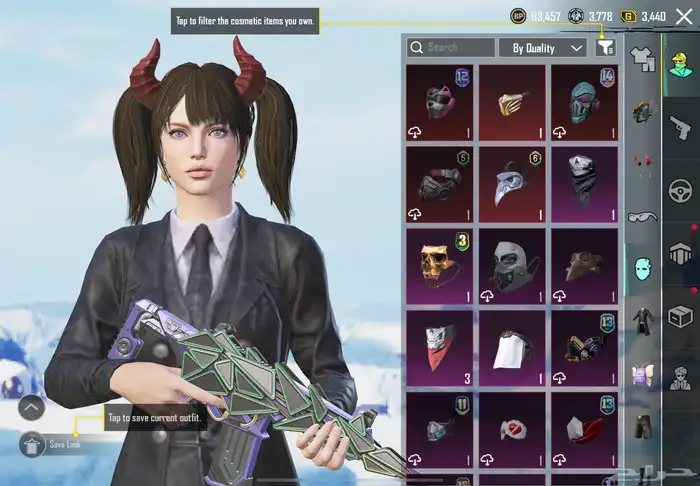The height and width of the screenshot is (486, 700).
Task: Switch to the pistol weapons inventory tab
Action: click(x=681, y=127)
